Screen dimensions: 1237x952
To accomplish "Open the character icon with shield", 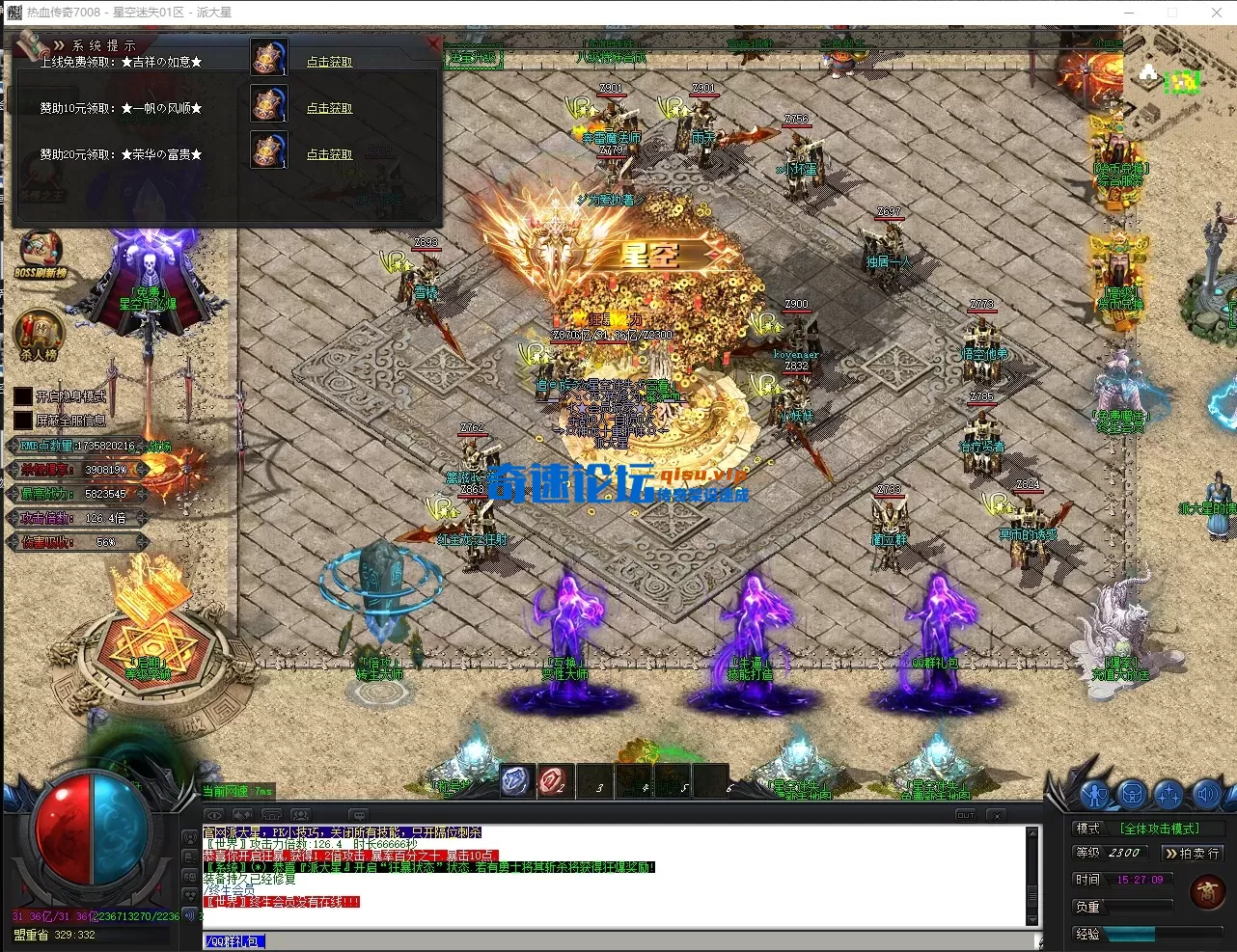I will click(1094, 795).
